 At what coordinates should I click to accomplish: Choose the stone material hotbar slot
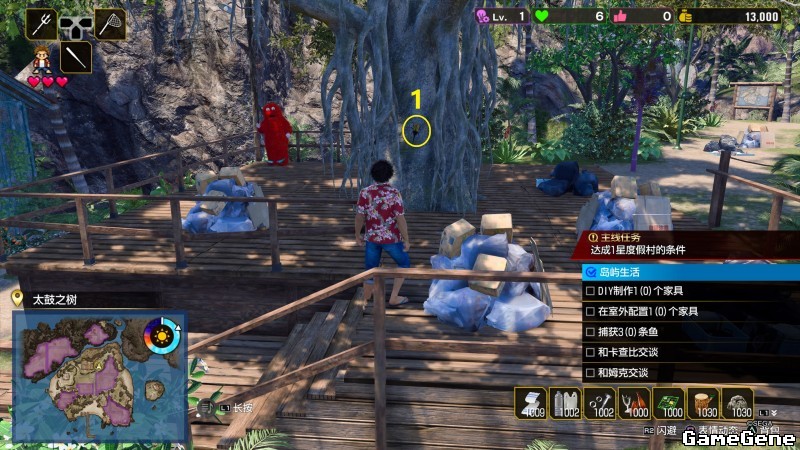point(738,402)
